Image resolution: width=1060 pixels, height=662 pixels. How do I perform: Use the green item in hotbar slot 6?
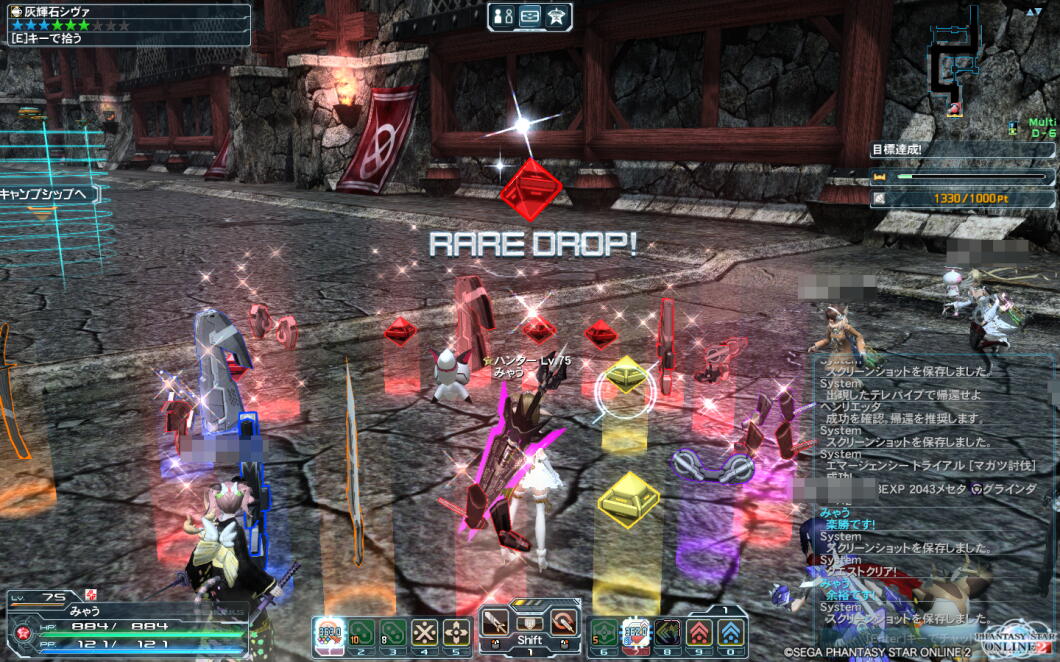pyautogui.click(x=604, y=633)
